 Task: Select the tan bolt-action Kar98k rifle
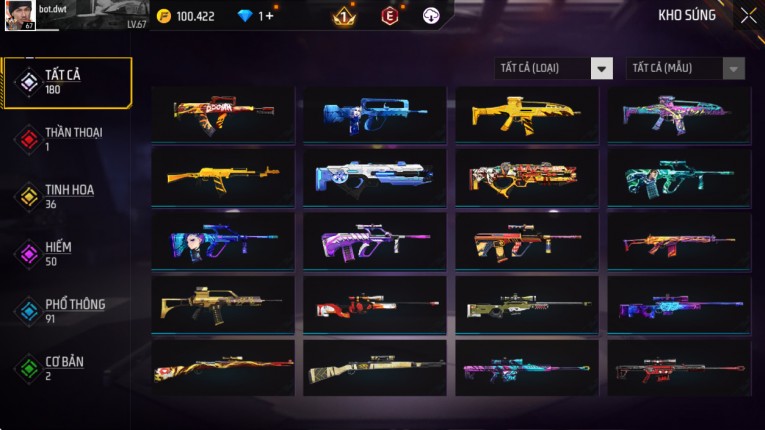coord(375,367)
